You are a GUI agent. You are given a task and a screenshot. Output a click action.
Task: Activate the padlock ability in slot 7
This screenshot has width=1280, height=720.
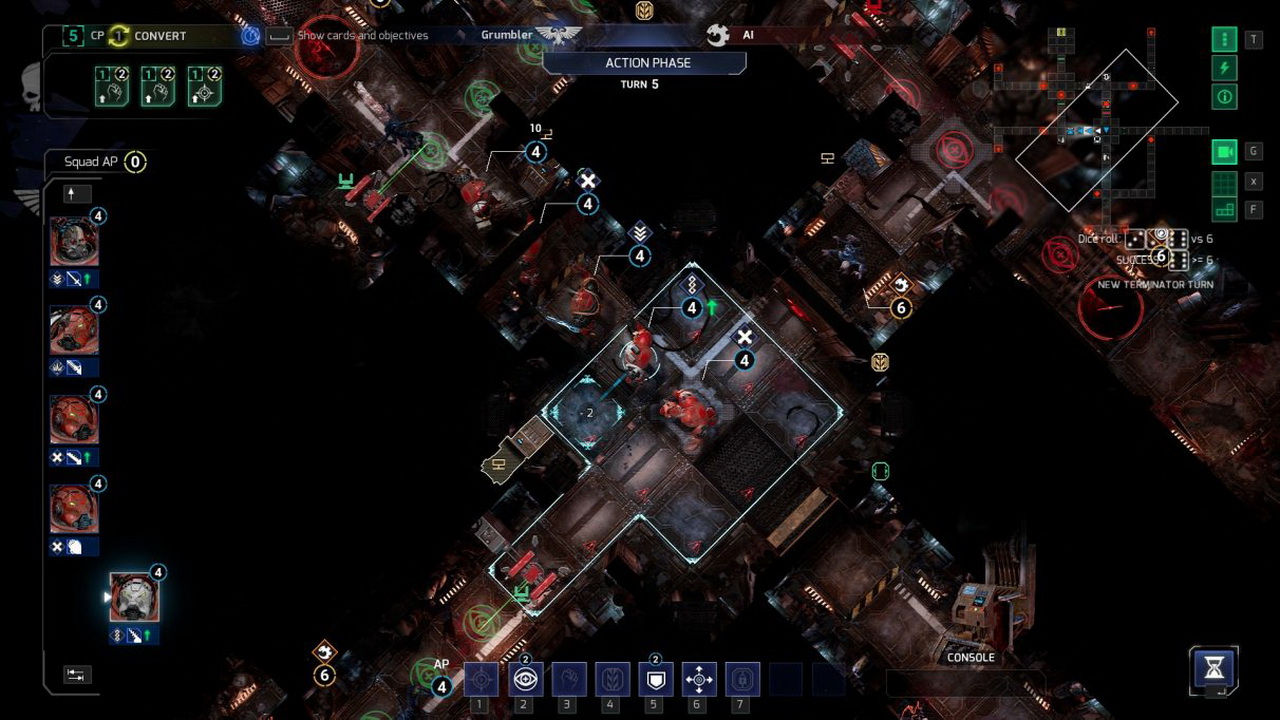[742, 680]
